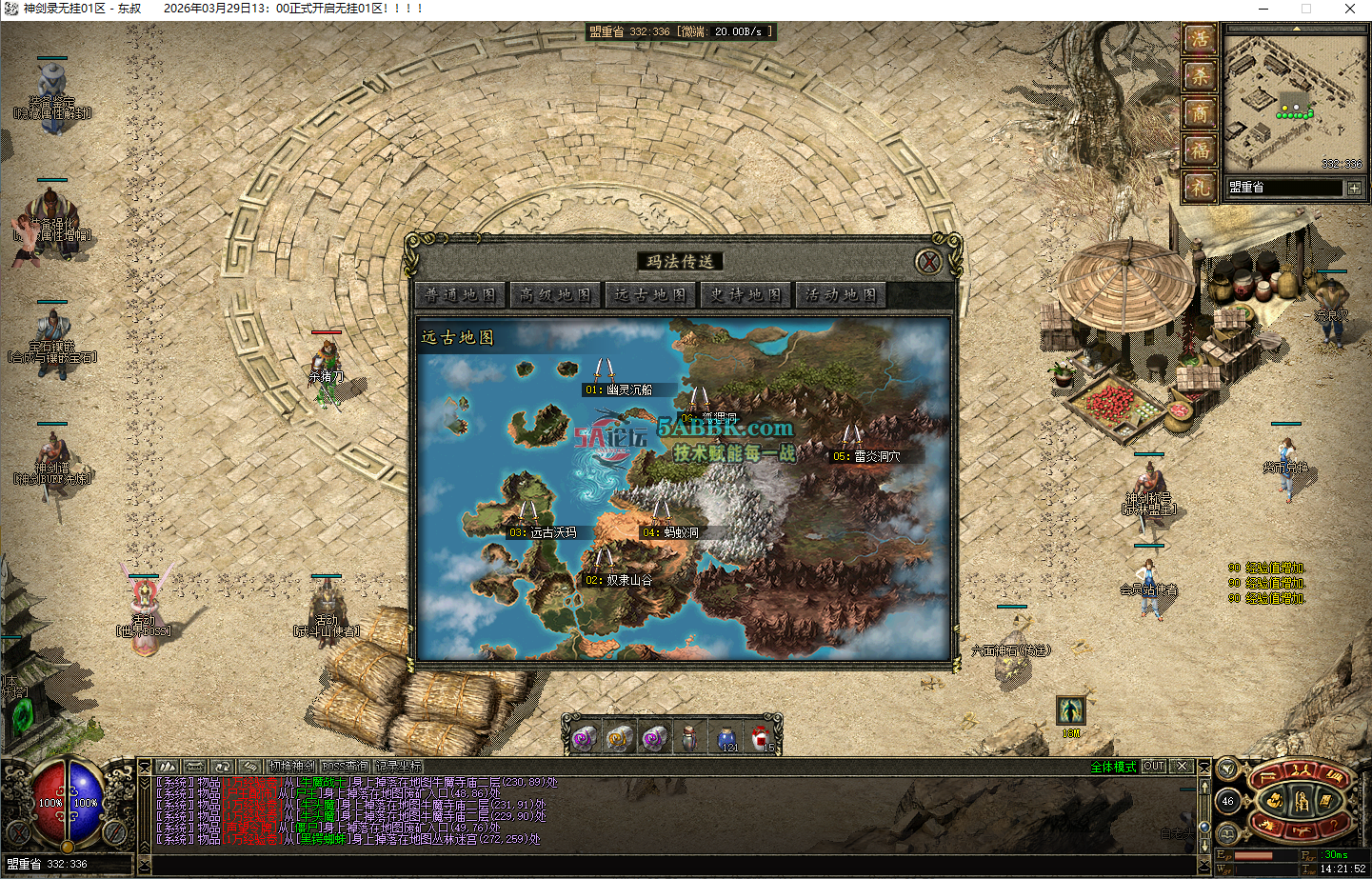Open the 福 welfare side button
1372x879 pixels.
coord(1200,150)
